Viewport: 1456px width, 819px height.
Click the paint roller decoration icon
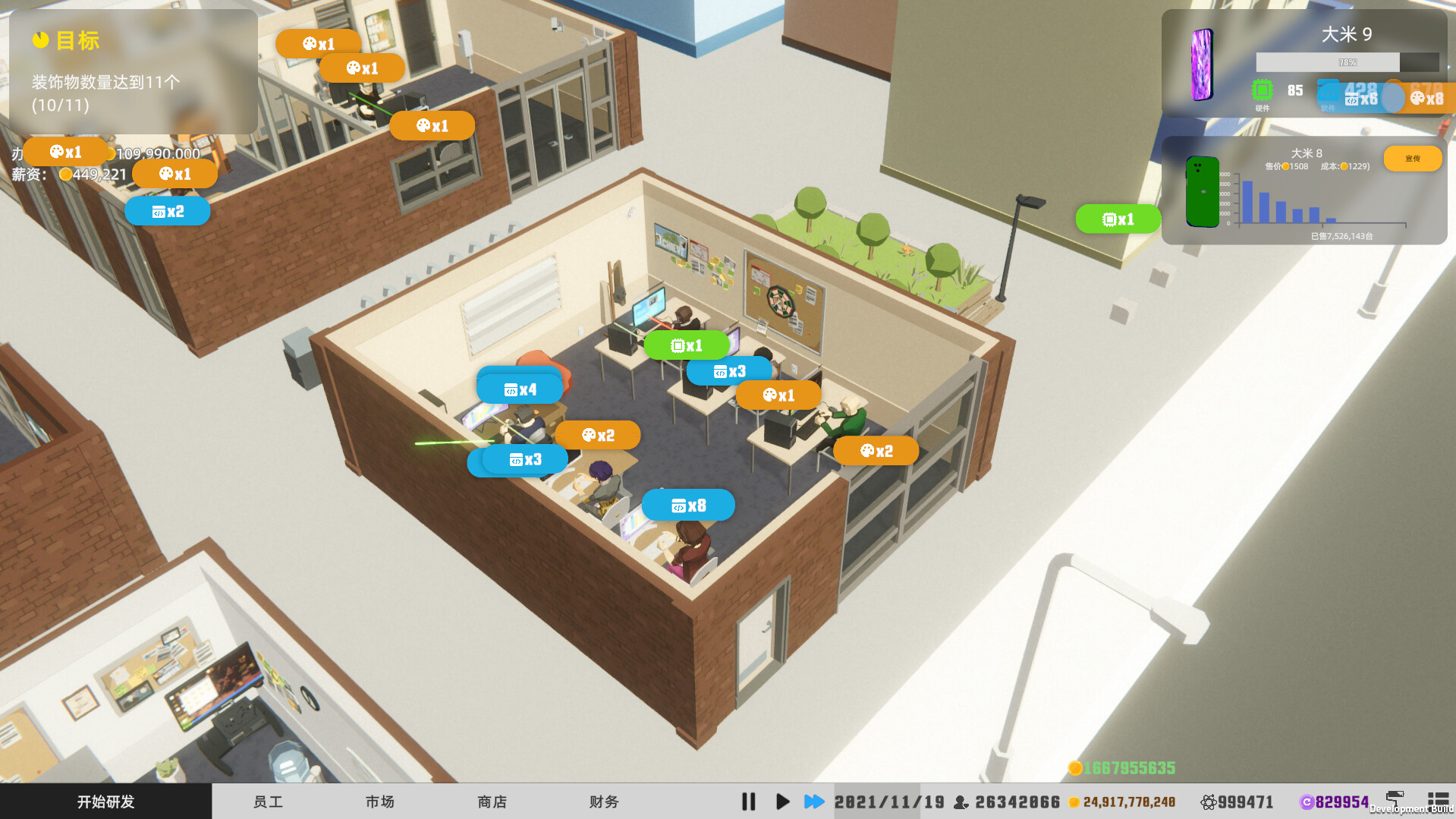point(1395,799)
